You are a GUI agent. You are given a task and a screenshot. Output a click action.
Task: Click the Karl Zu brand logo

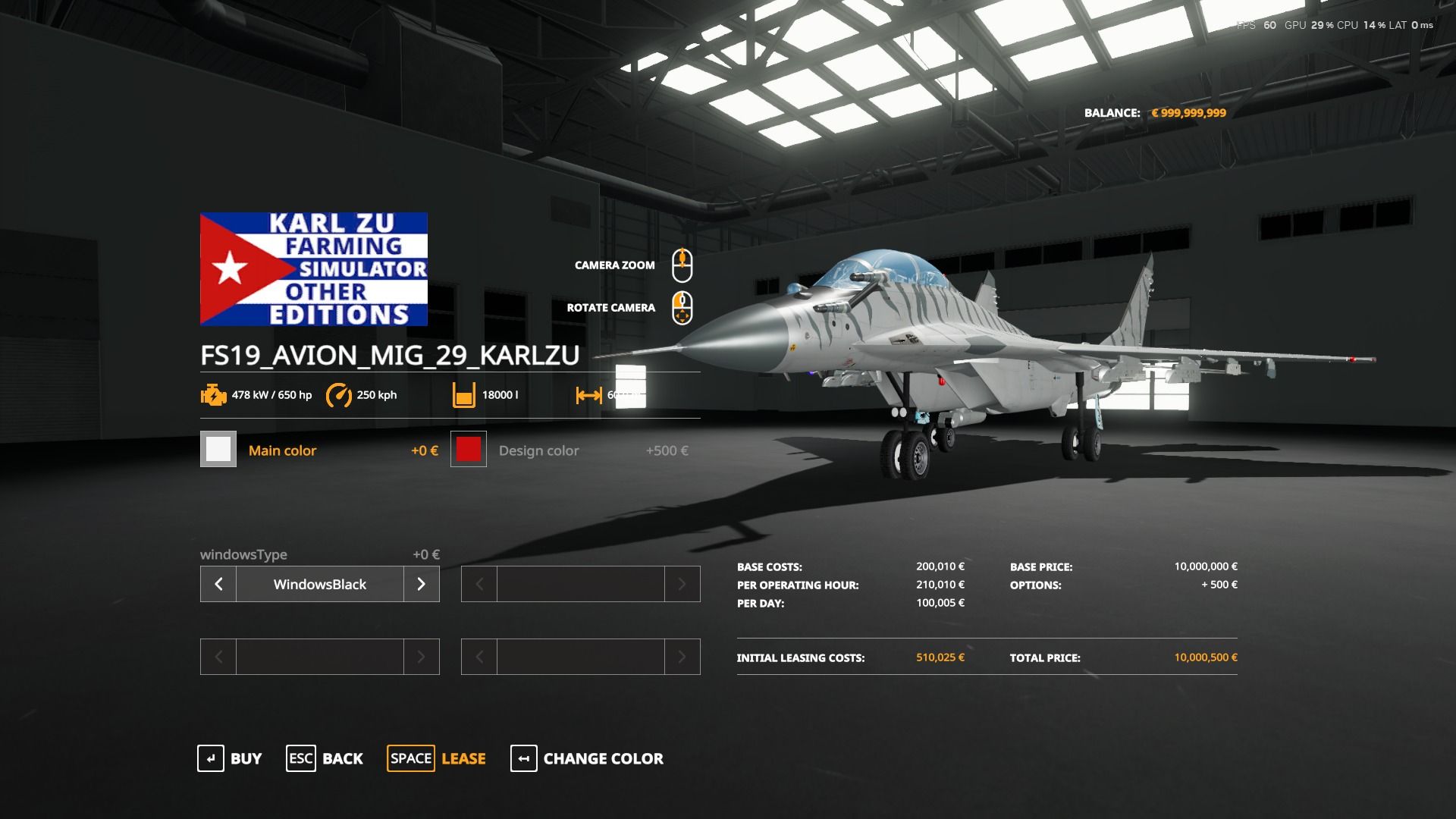click(314, 269)
